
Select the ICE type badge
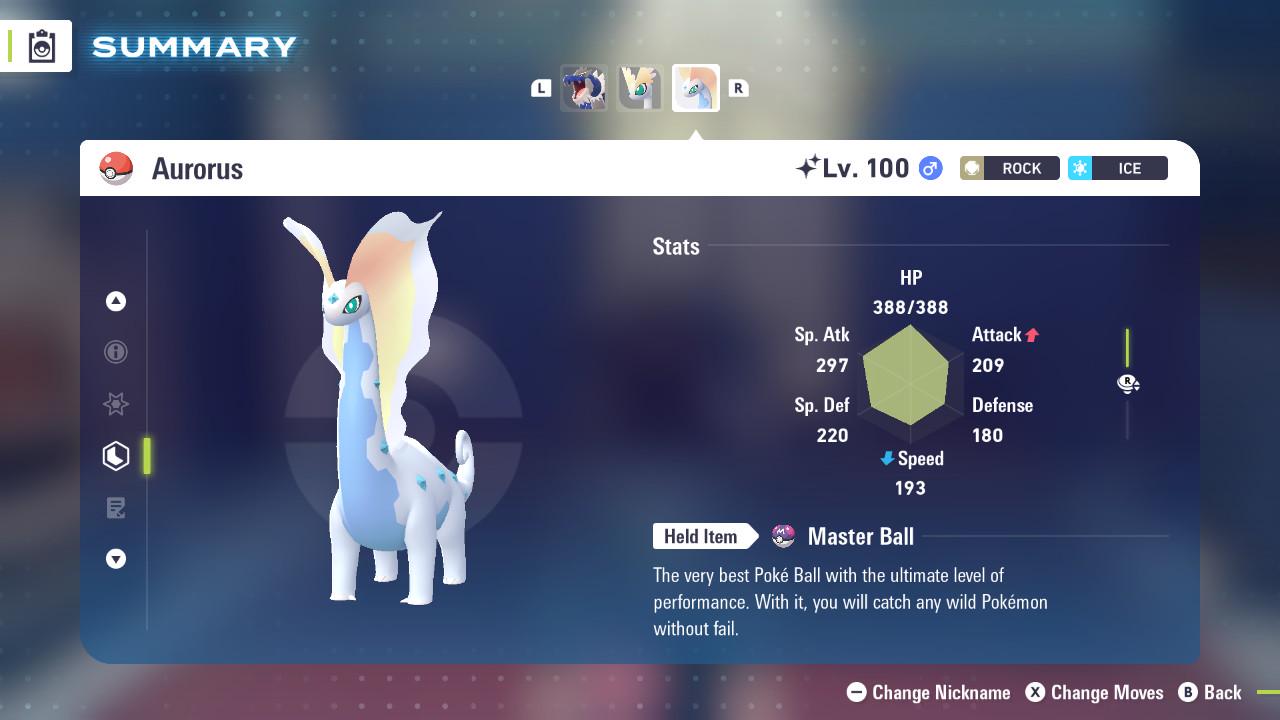[1117, 168]
